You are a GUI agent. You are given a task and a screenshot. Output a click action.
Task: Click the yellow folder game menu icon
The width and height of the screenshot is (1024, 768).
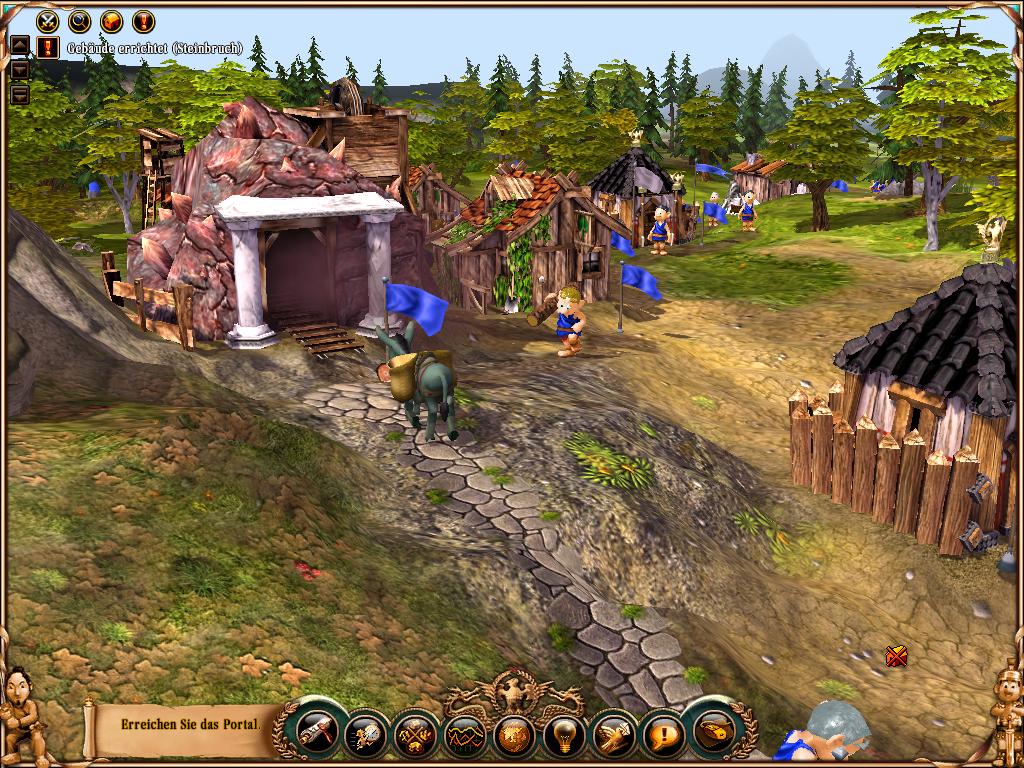[x=713, y=733]
